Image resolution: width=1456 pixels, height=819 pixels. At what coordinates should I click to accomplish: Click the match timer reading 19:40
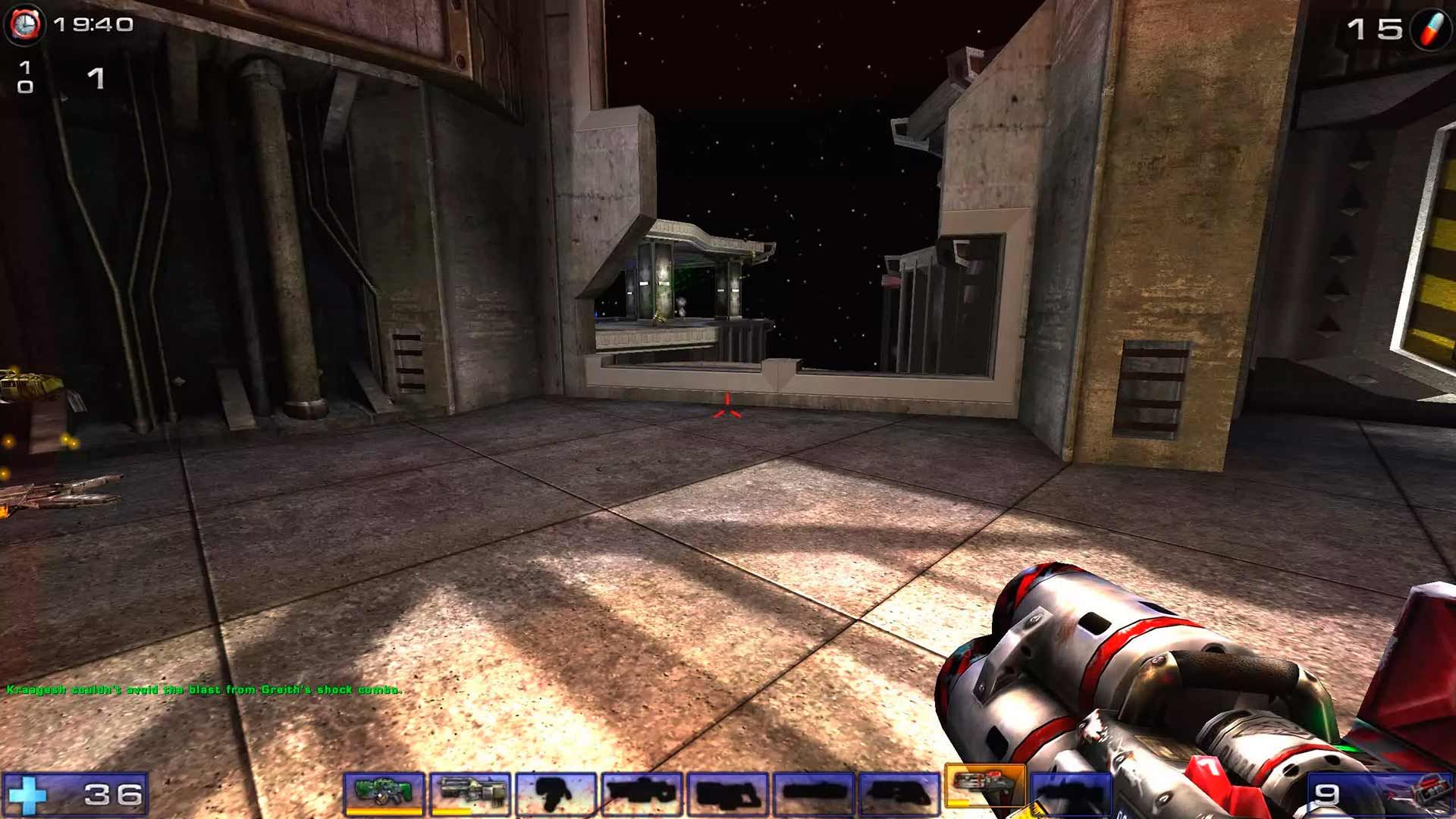coord(93,25)
